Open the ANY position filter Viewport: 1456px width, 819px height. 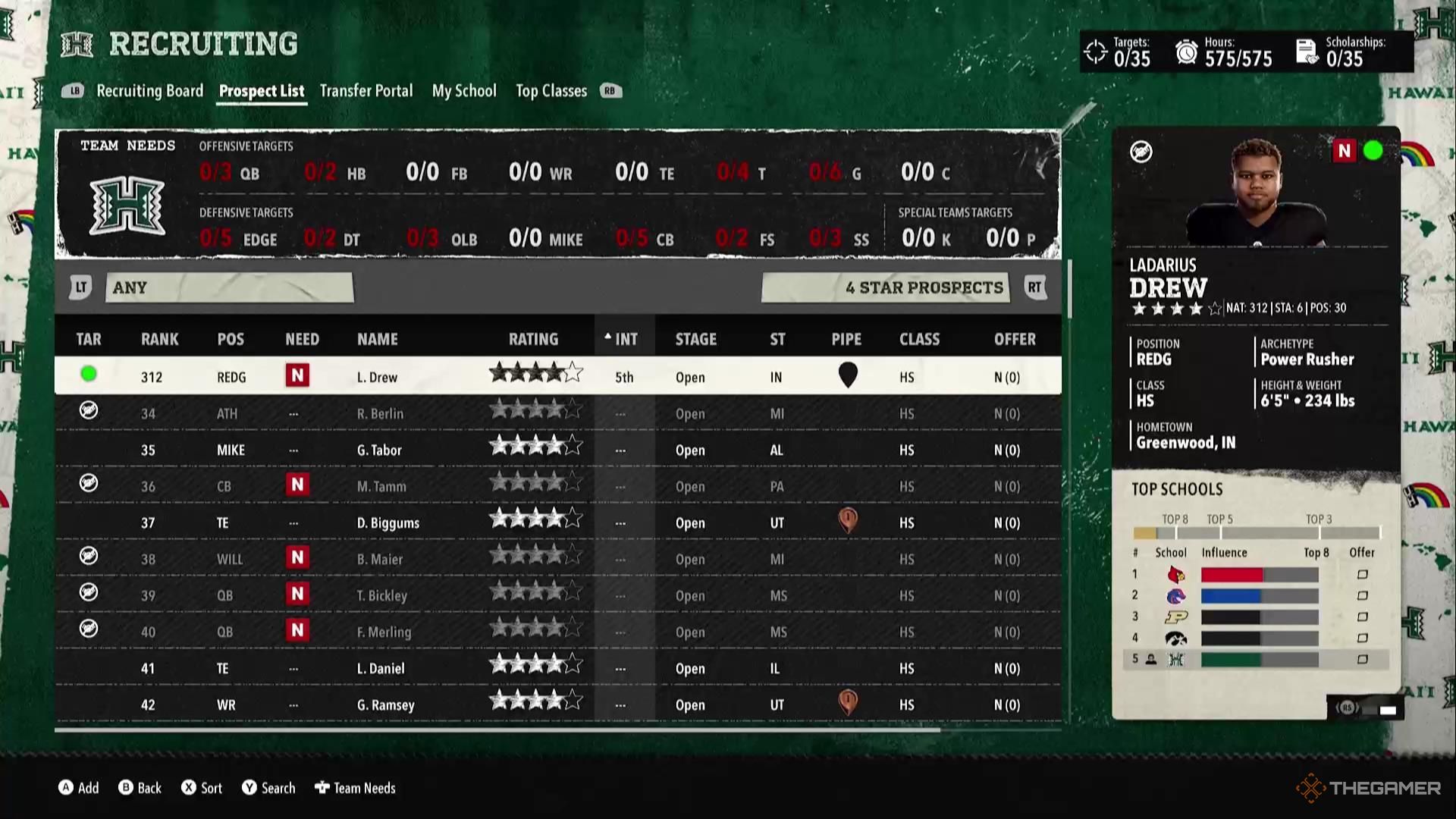click(x=229, y=287)
